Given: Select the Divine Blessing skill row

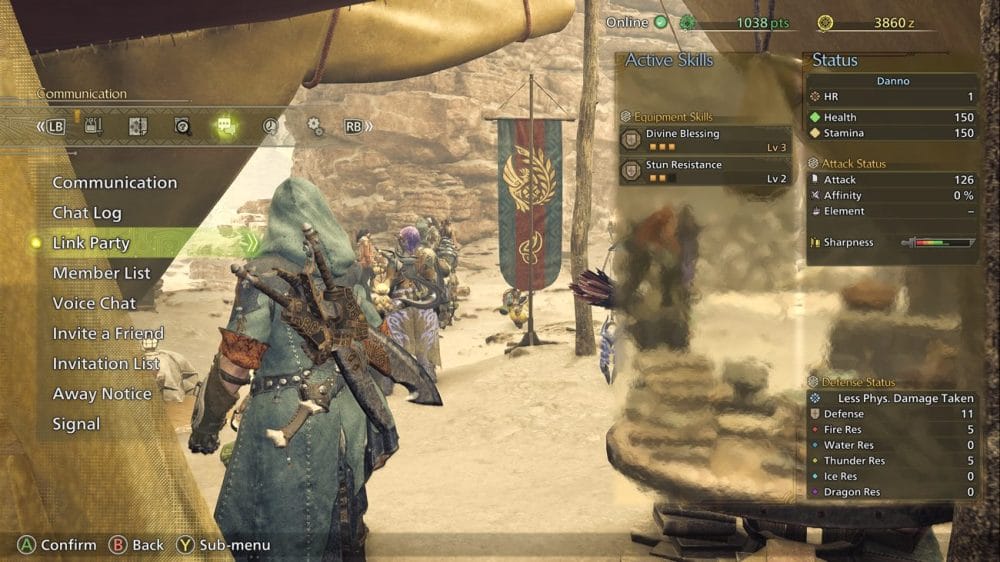Looking at the screenshot, I should (x=706, y=139).
